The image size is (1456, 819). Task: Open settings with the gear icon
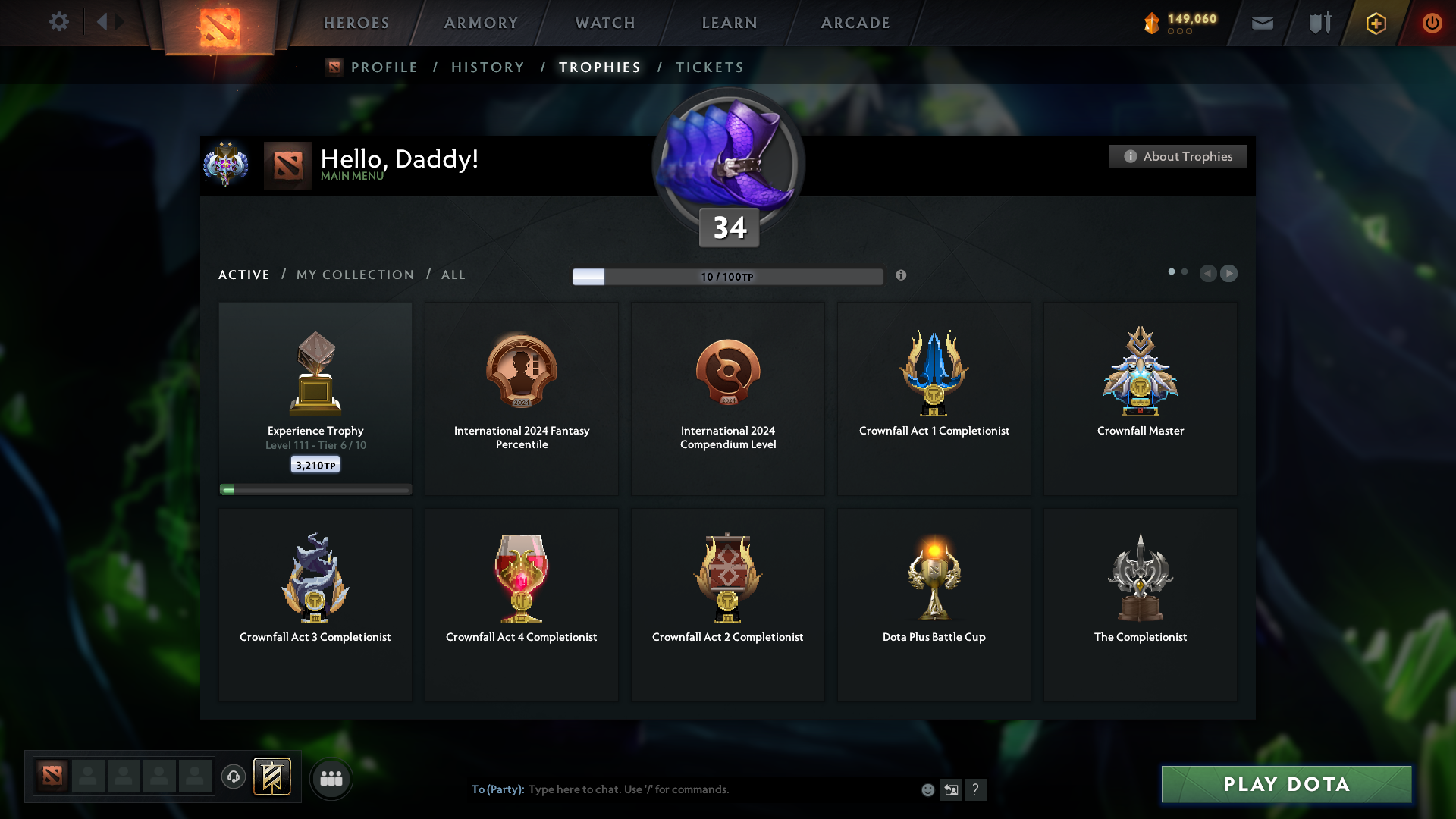coord(59,22)
